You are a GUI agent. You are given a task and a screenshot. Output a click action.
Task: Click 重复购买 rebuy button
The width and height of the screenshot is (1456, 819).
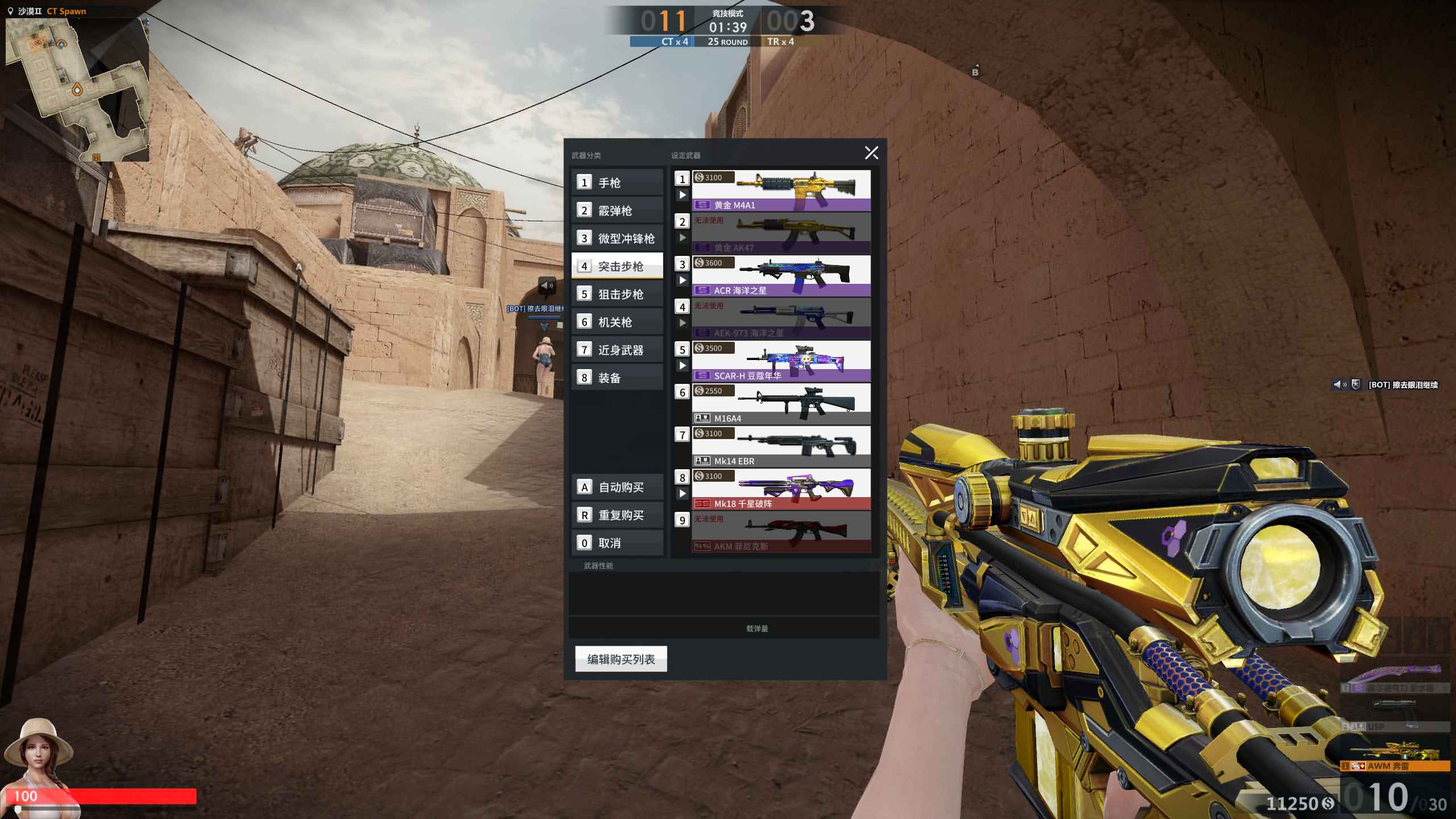(617, 515)
